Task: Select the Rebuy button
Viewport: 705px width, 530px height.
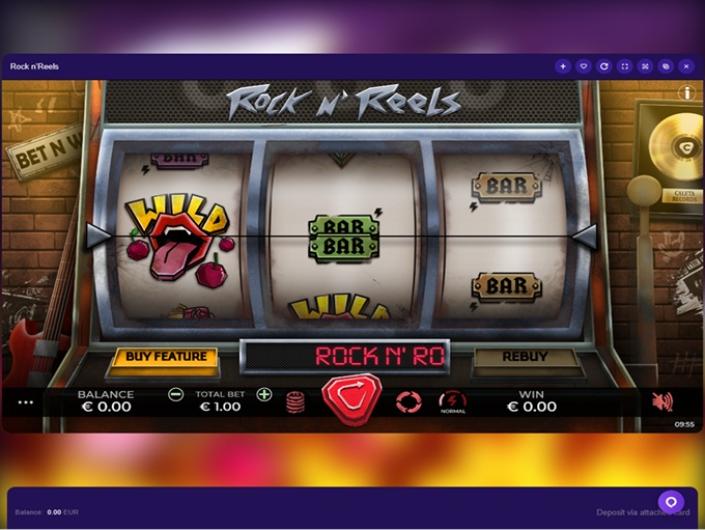Action: point(525,357)
